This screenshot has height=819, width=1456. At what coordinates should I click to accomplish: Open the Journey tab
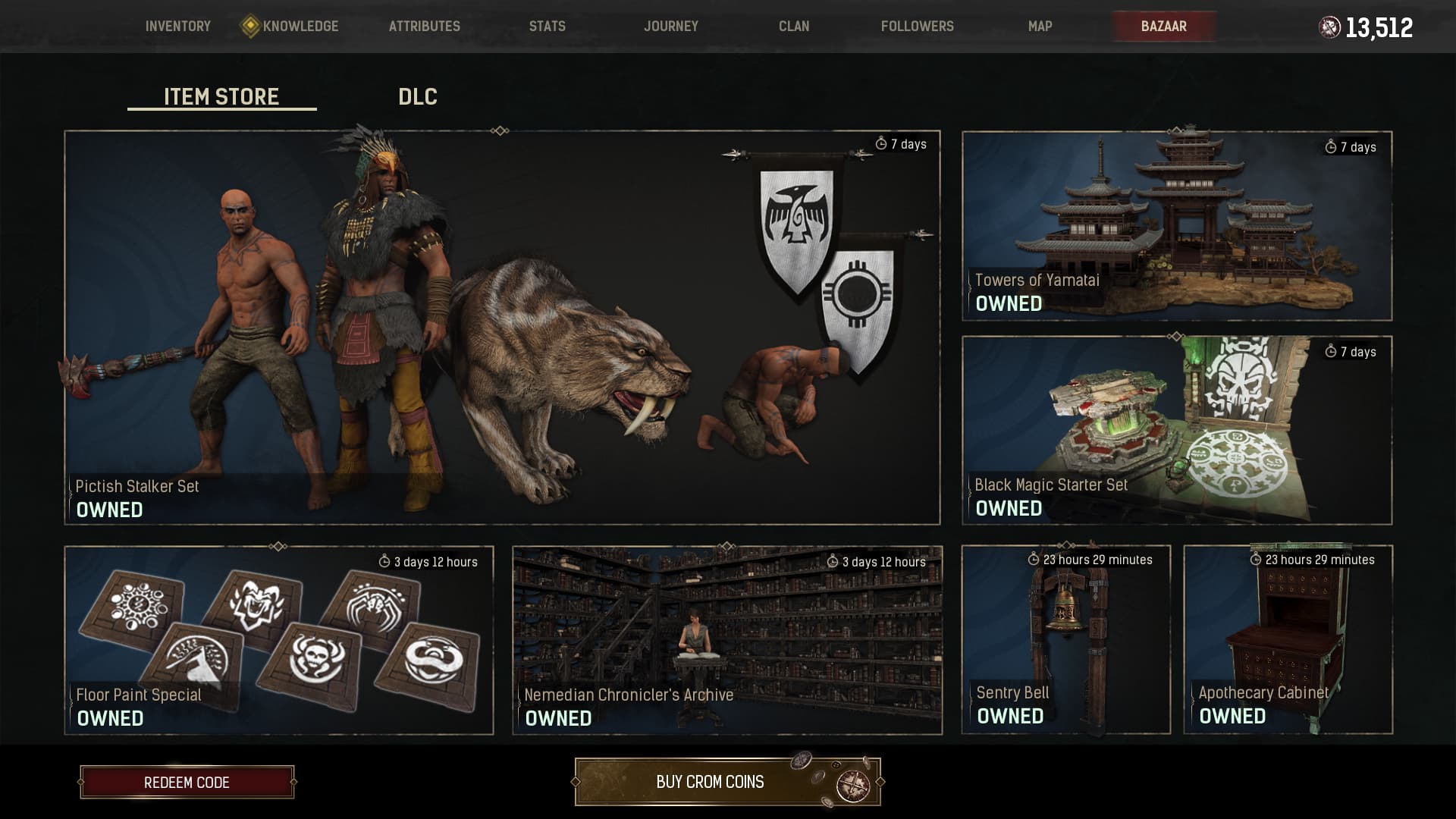click(x=671, y=27)
